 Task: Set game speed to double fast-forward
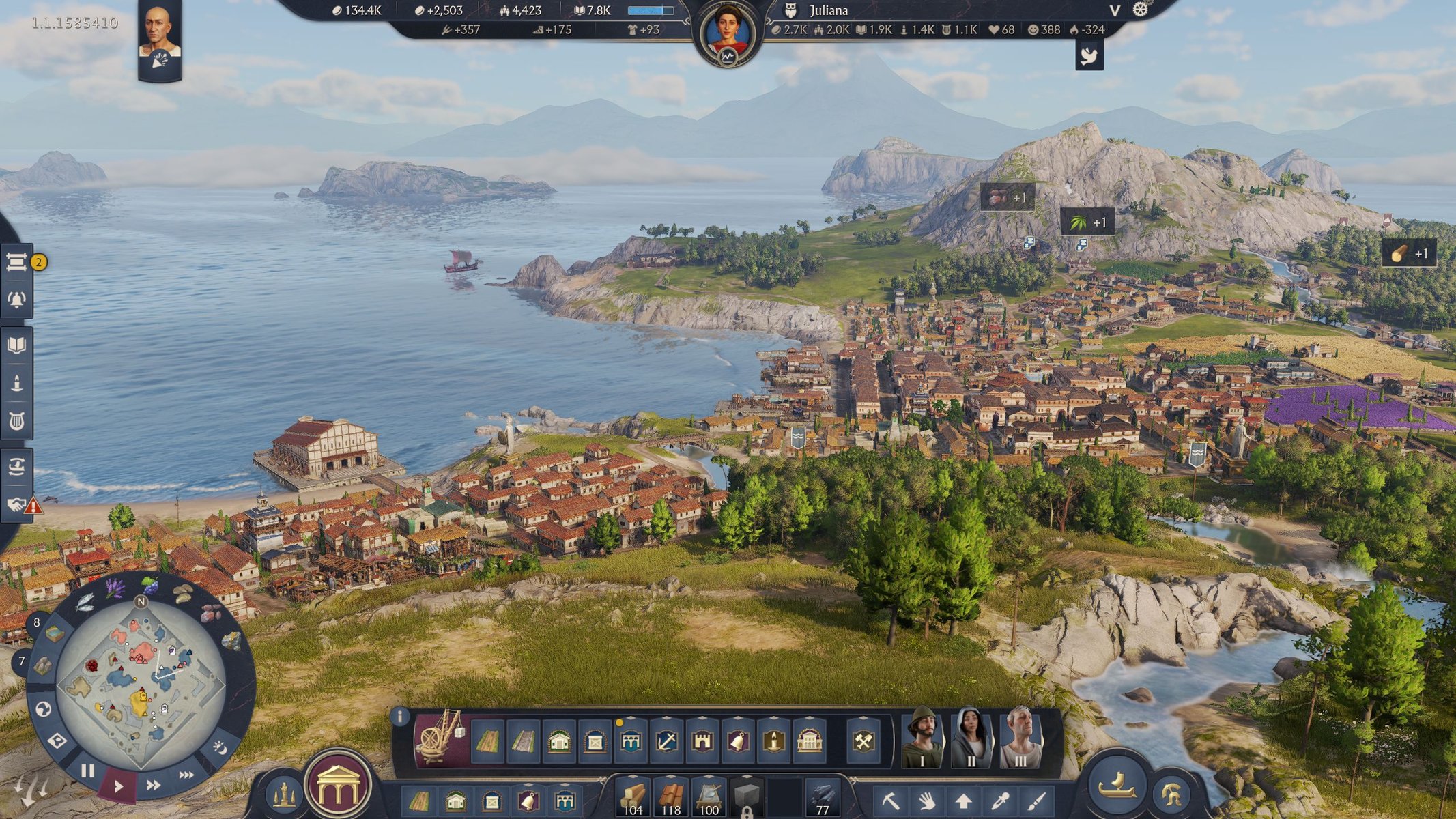click(x=154, y=785)
